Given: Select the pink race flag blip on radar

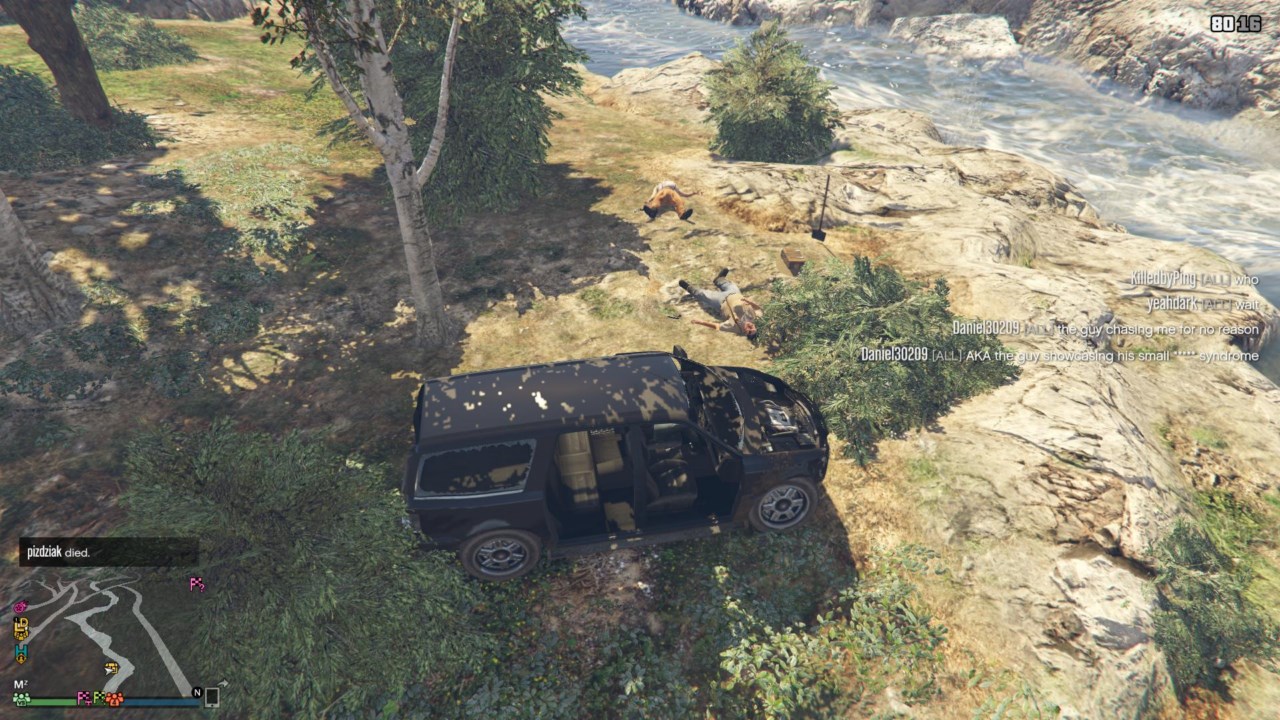Looking at the screenshot, I should pos(197,585).
